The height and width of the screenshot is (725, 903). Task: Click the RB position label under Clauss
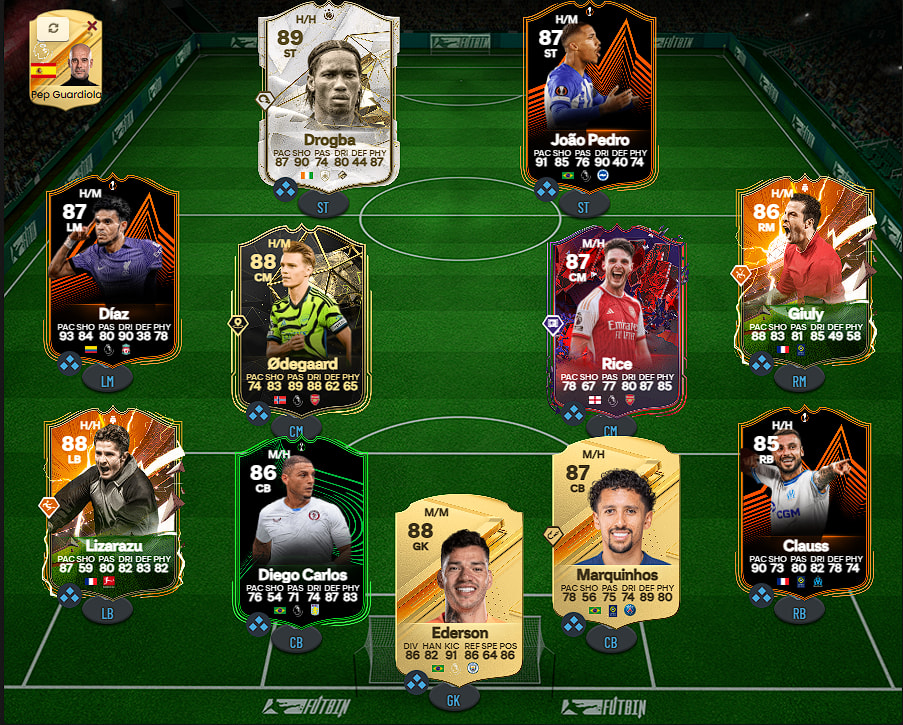[800, 608]
